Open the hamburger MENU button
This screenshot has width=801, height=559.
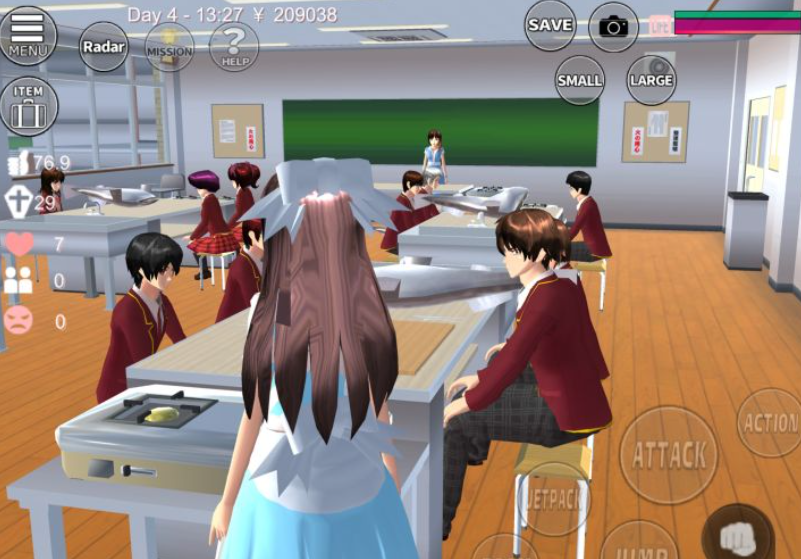pyautogui.click(x=27, y=35)
